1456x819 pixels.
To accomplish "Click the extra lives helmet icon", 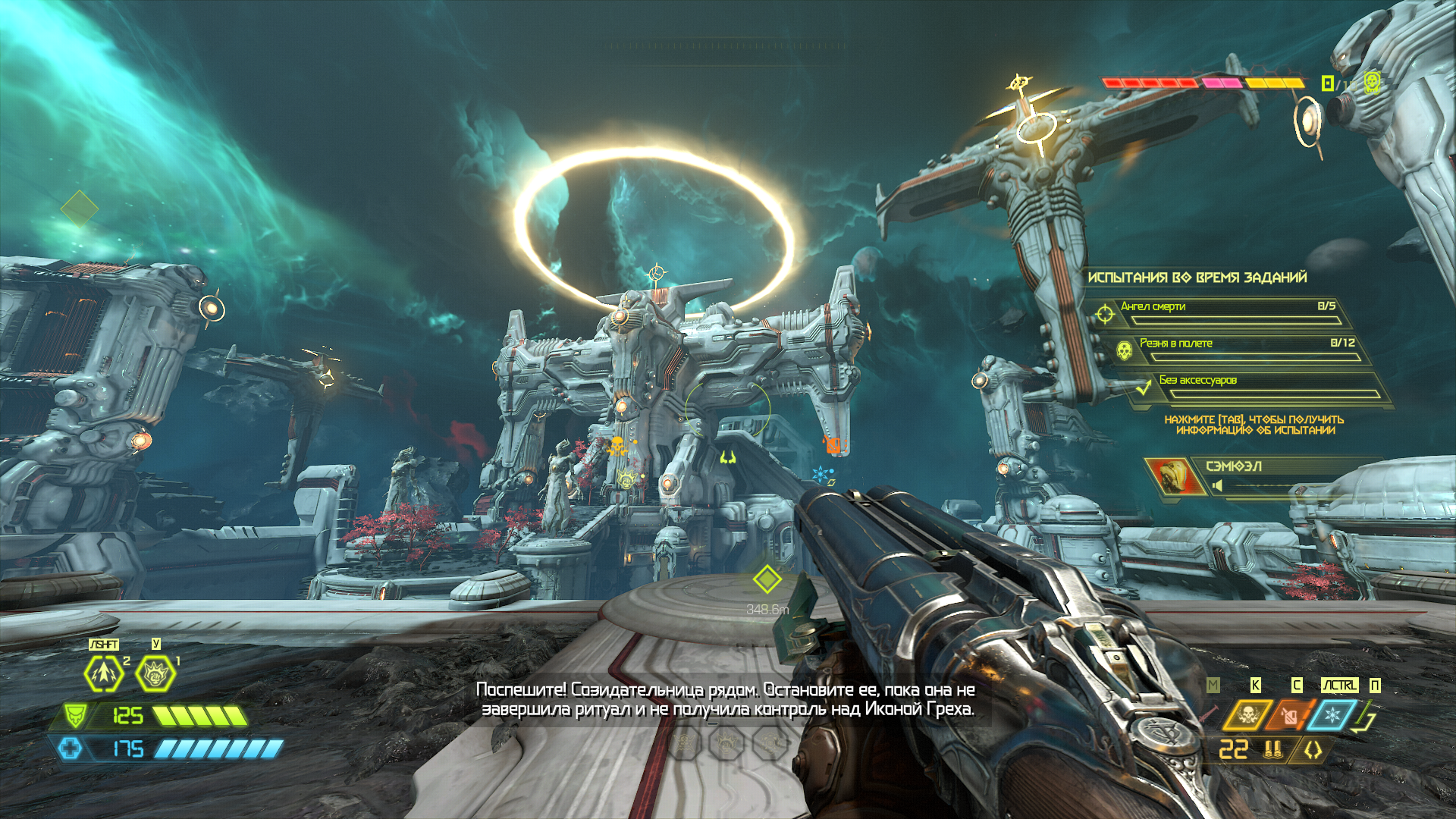I will (x=1371, y=82).
